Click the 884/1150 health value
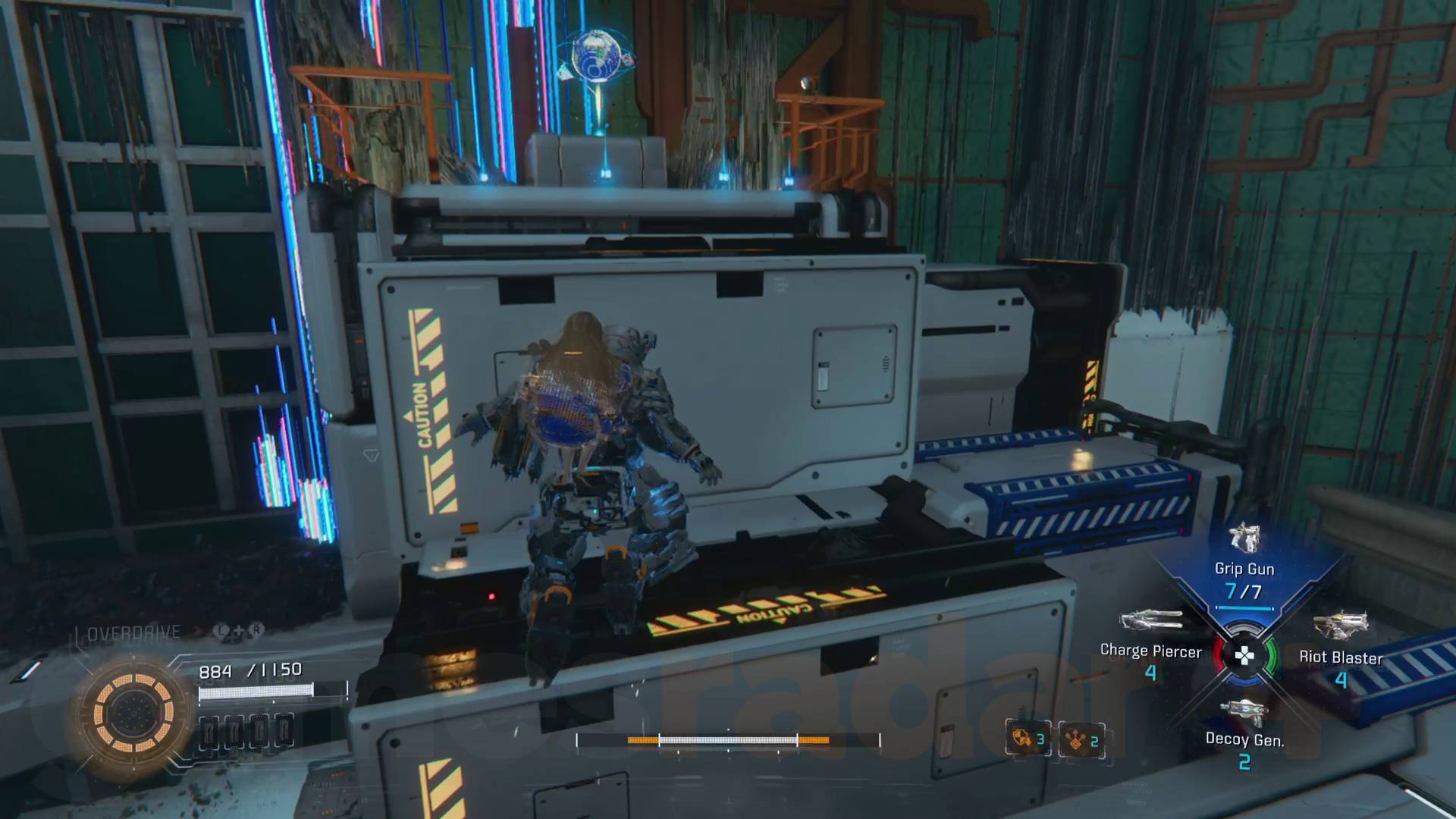The image size is (1456, 819). (250, 670)
